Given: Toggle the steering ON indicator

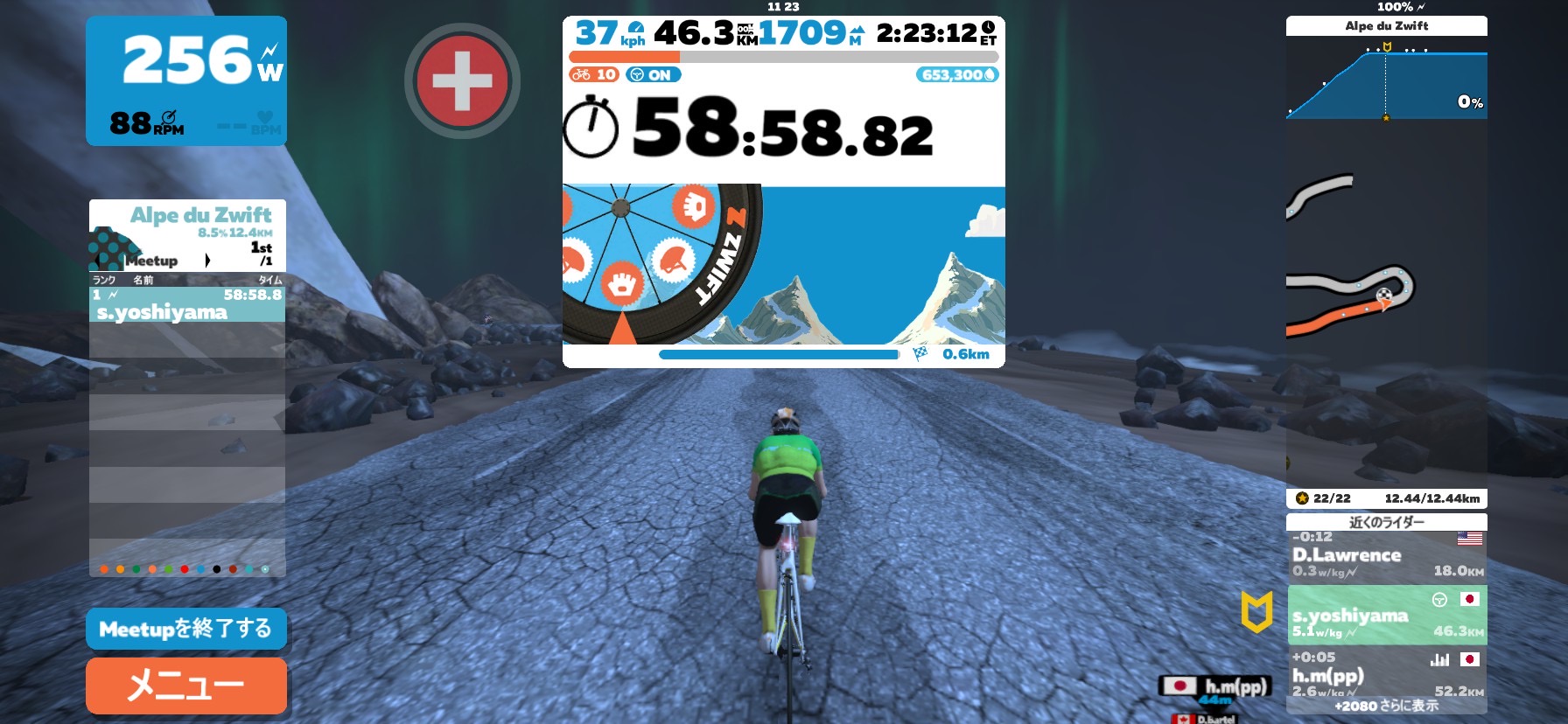Looking at the screenshot, I should coord(653,75).
